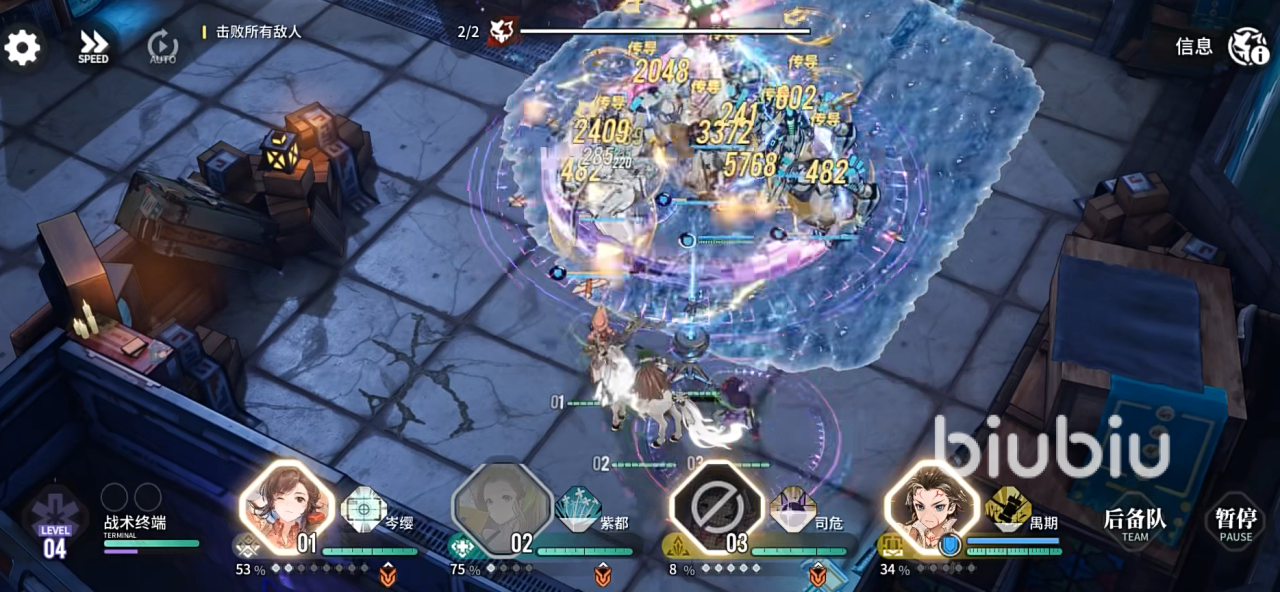Open the gear settings menu

tap(22, 47)
